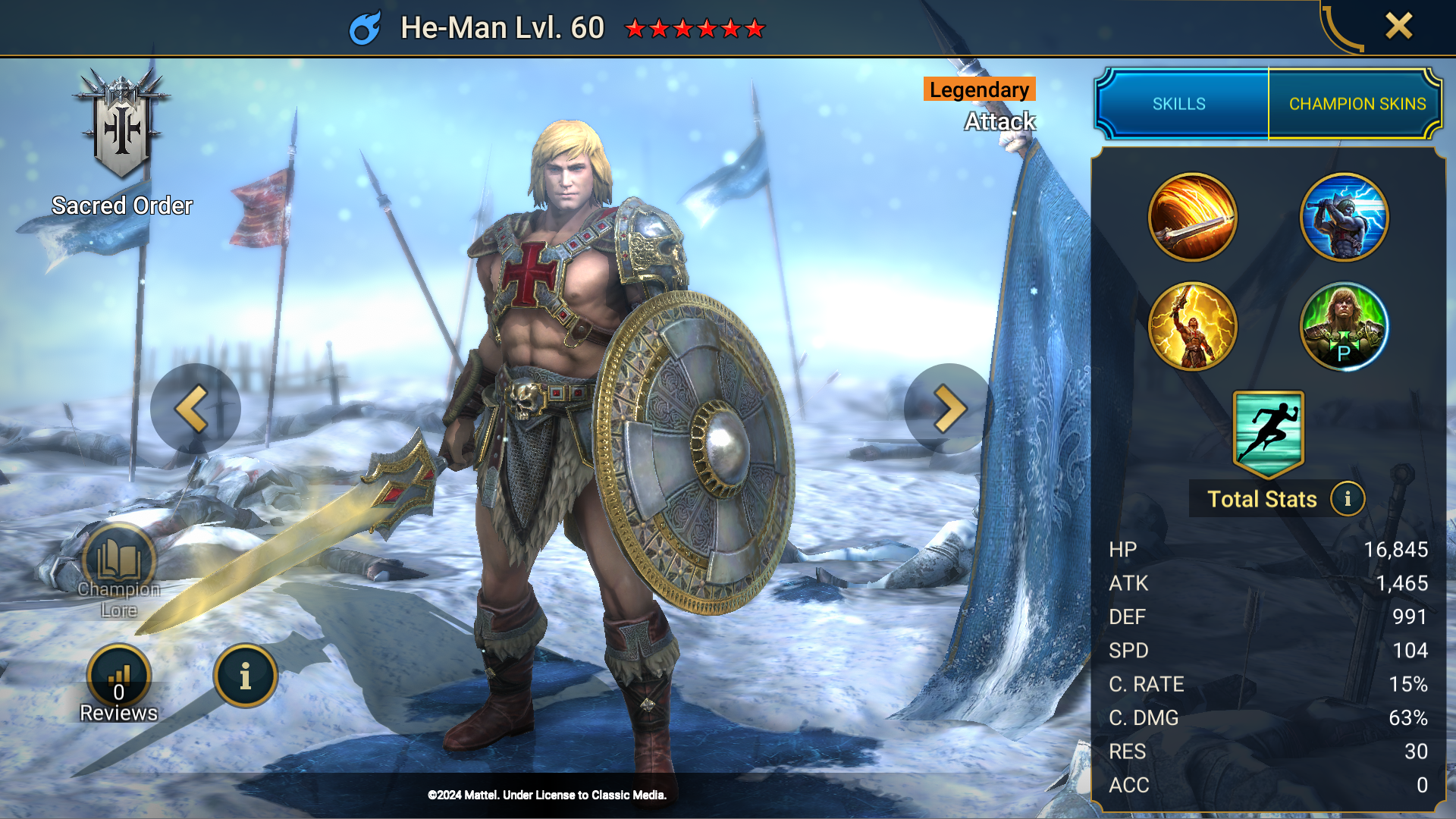The image size is (1456, 819).
Task: Click the Attack role label
Action: pos(999,121)
